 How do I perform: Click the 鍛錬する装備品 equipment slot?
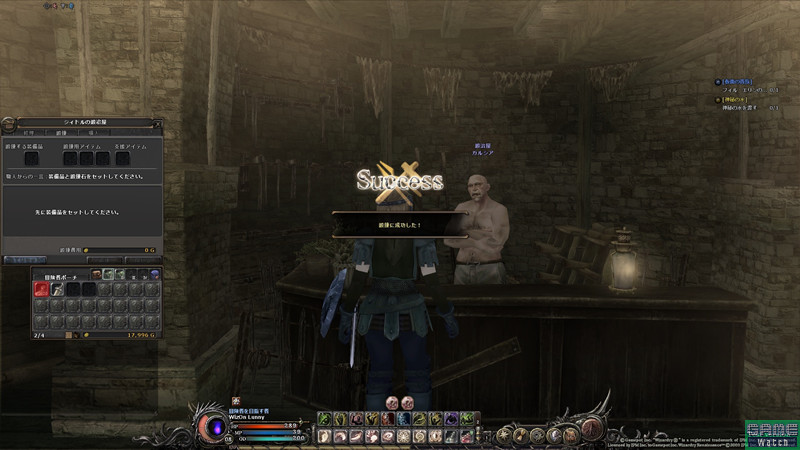(x=31, y=158)
